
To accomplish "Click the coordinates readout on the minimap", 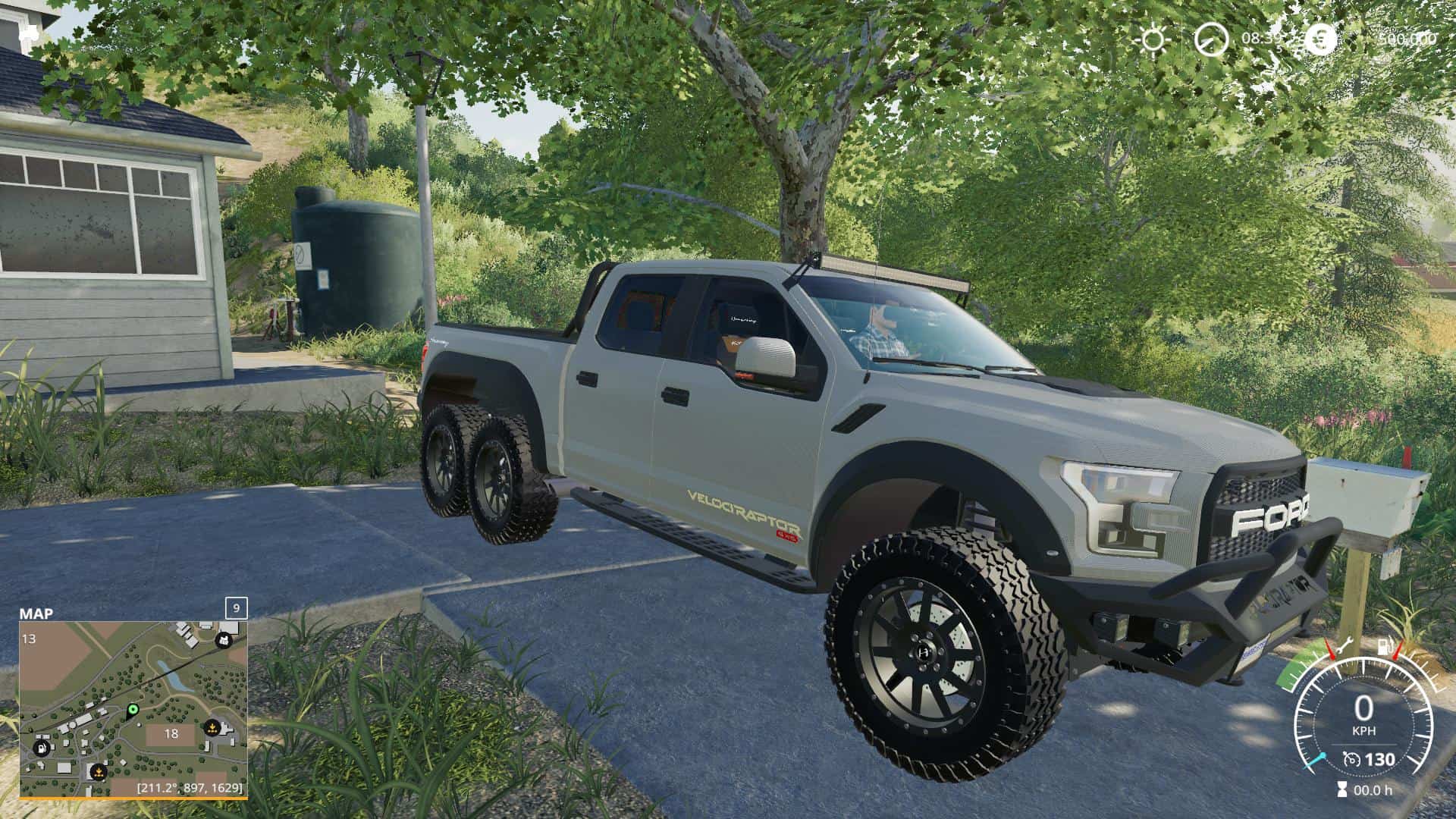I will [x=190, y=787].
